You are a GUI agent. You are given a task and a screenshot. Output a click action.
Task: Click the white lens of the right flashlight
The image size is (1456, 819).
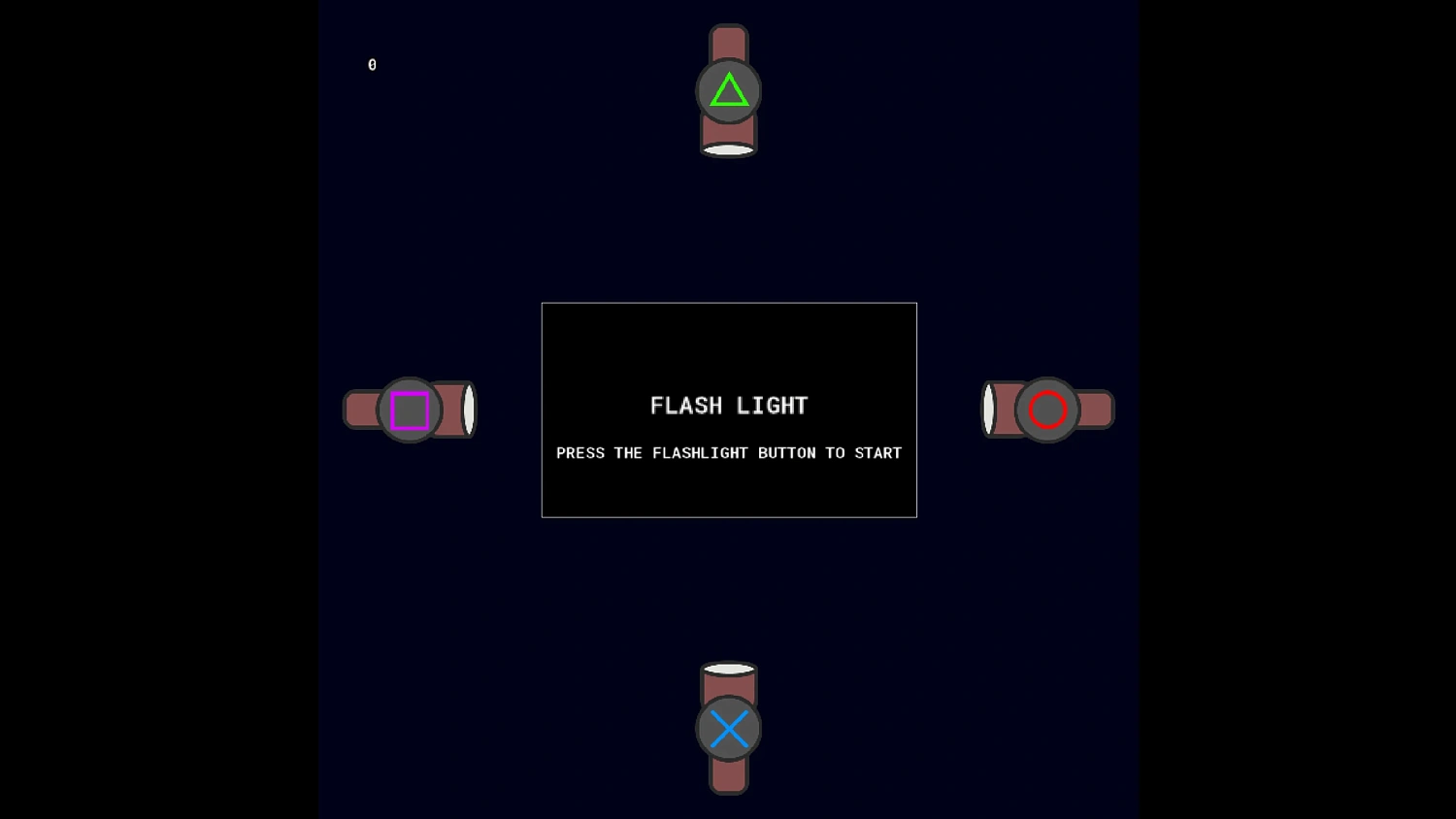(x=989, y=409)
